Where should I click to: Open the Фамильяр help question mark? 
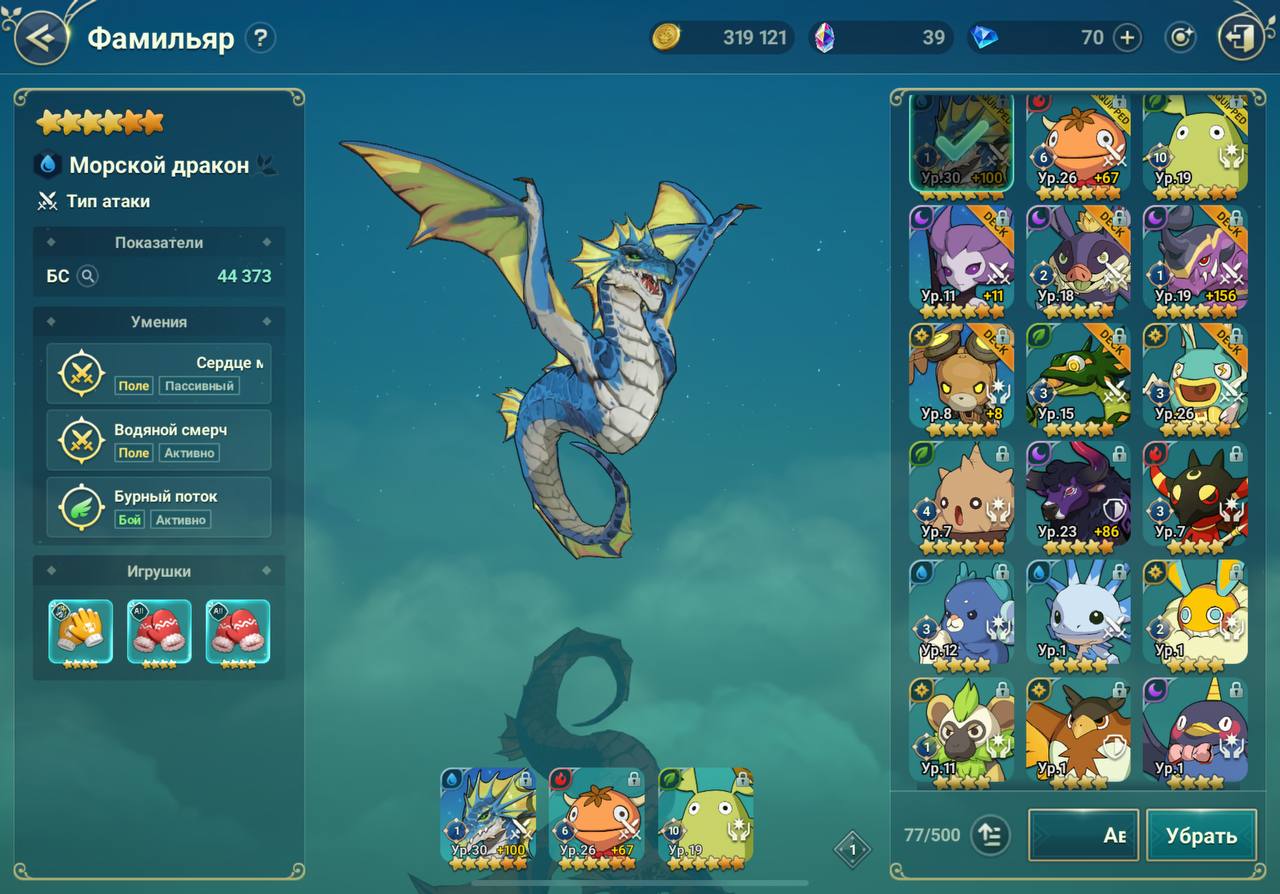[x=260, y=39]
